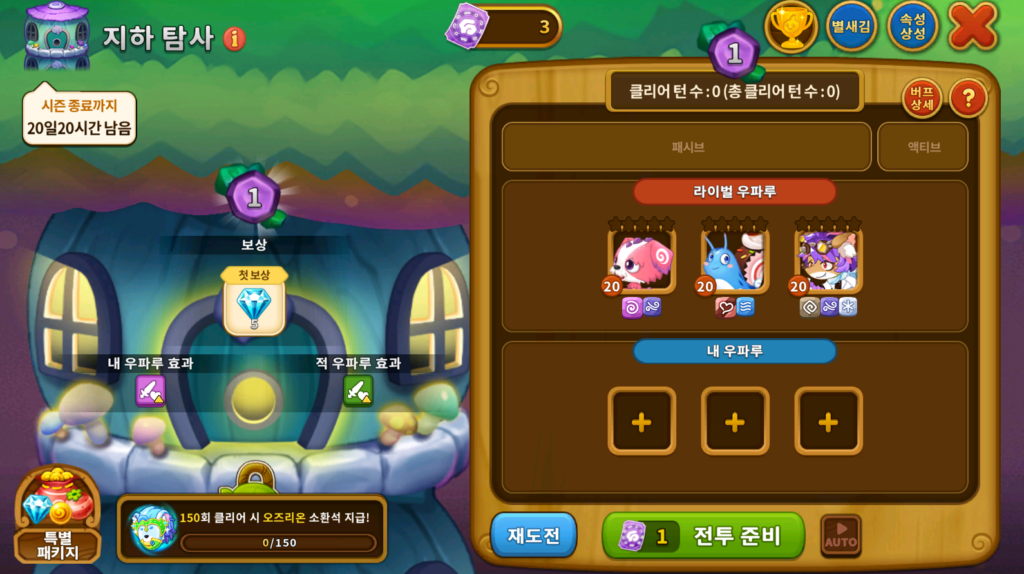View the first reward diamond
Viewport: 1024px width, 574px height.
click(254, 306)
